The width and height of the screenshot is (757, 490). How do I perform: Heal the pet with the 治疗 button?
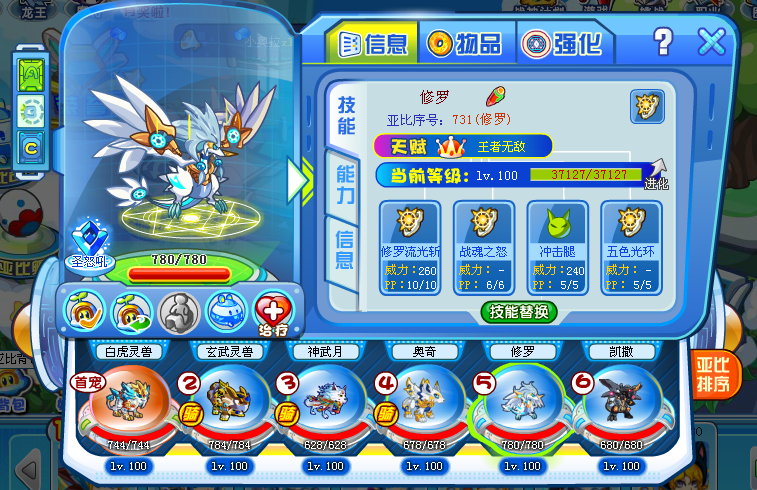coord(271,311)
